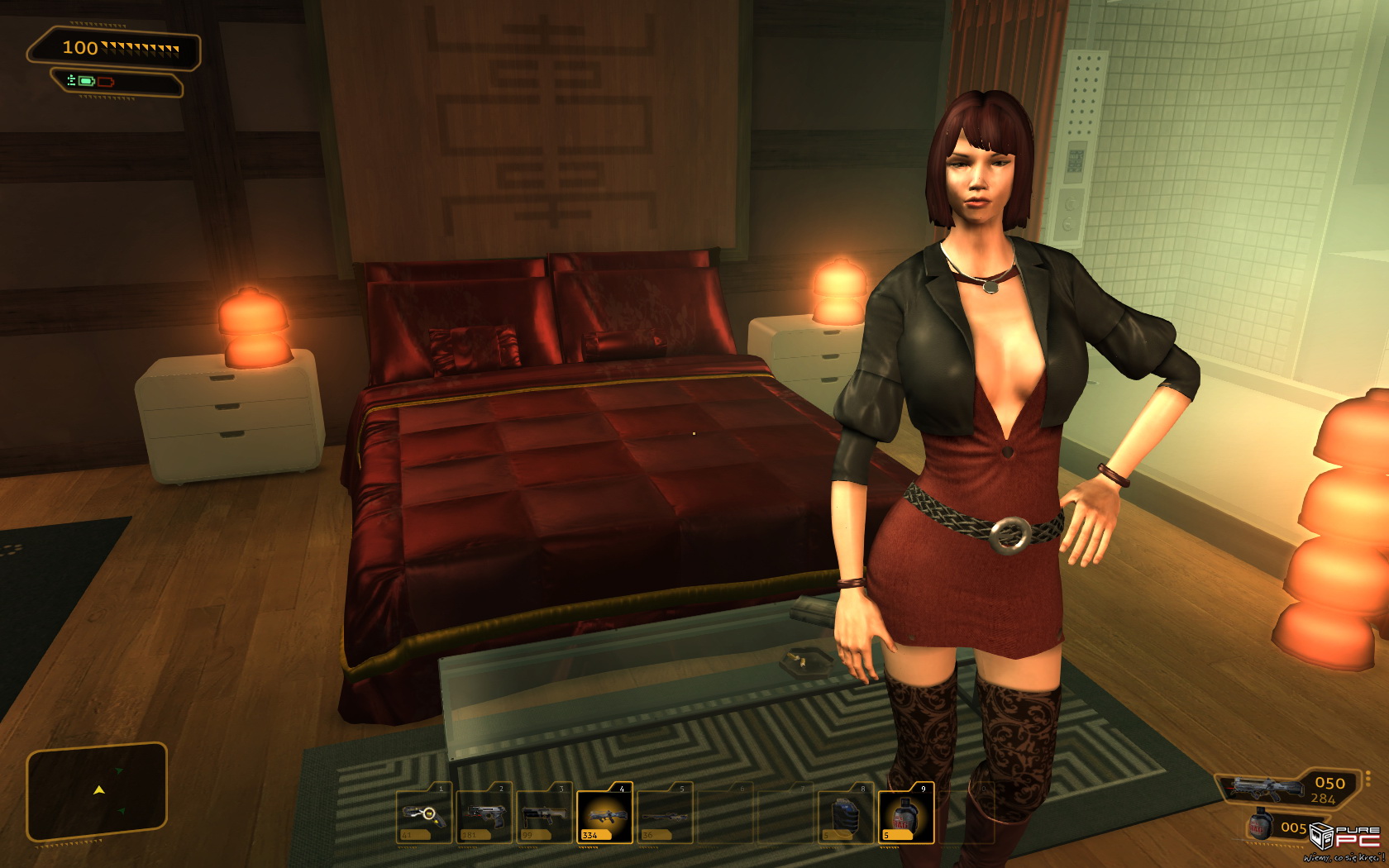
Task: Select the stun gun in slot 1
Action: tap(424, 815)
